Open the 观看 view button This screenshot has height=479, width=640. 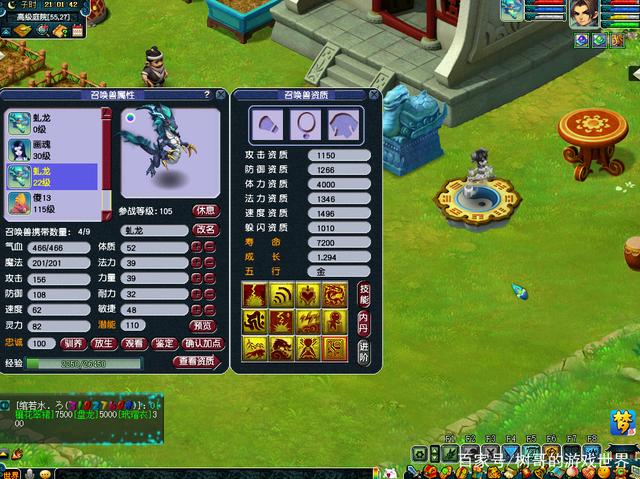tap(134, 343)
